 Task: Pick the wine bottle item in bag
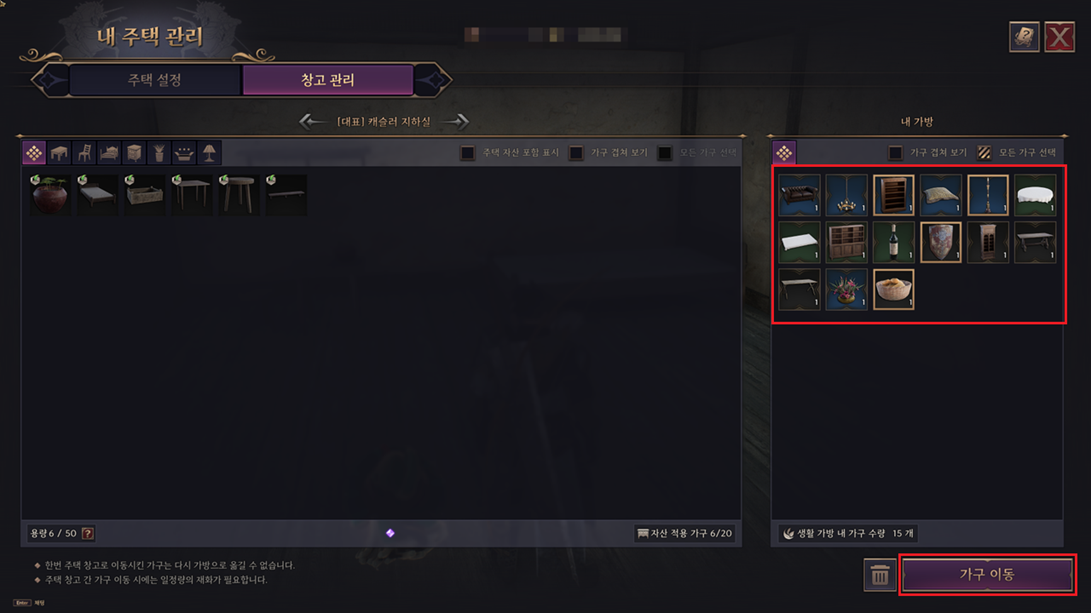[x=893, y=243]
